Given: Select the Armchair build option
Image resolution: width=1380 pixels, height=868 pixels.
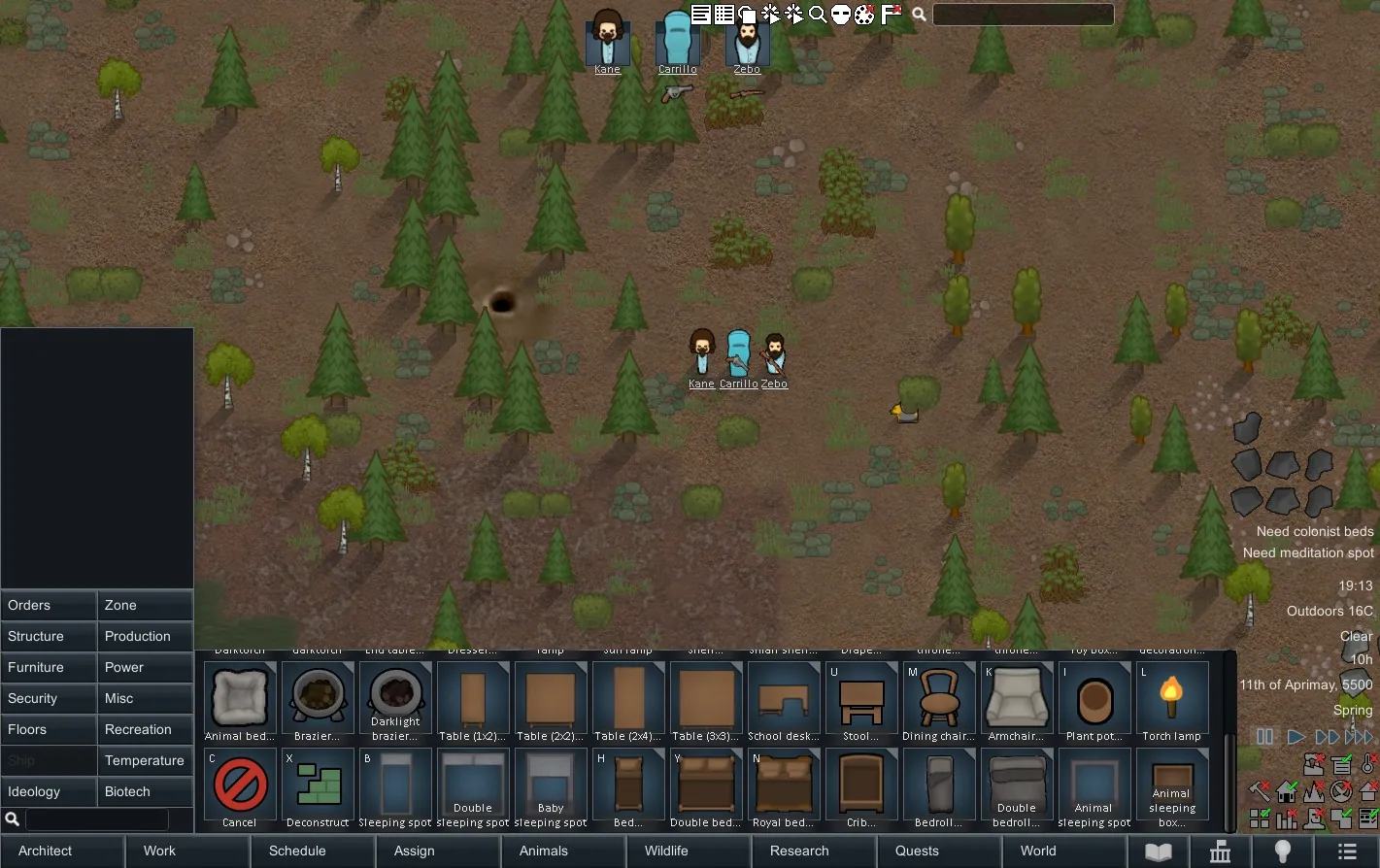Looking at the screenshot, I should coord(1017,702).
